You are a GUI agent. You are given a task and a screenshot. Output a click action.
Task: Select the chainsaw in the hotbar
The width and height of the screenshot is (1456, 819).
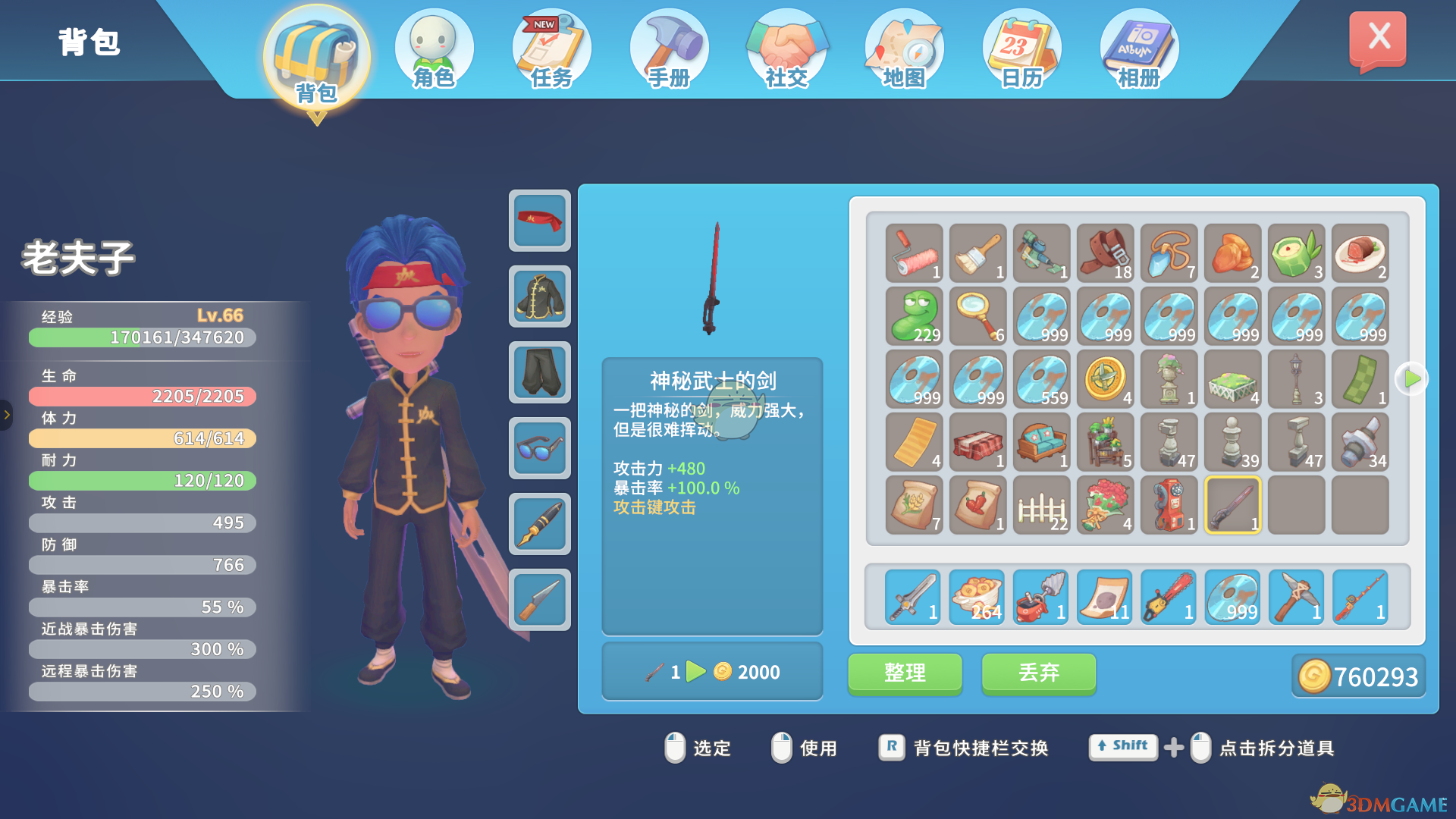point(1169,598)
